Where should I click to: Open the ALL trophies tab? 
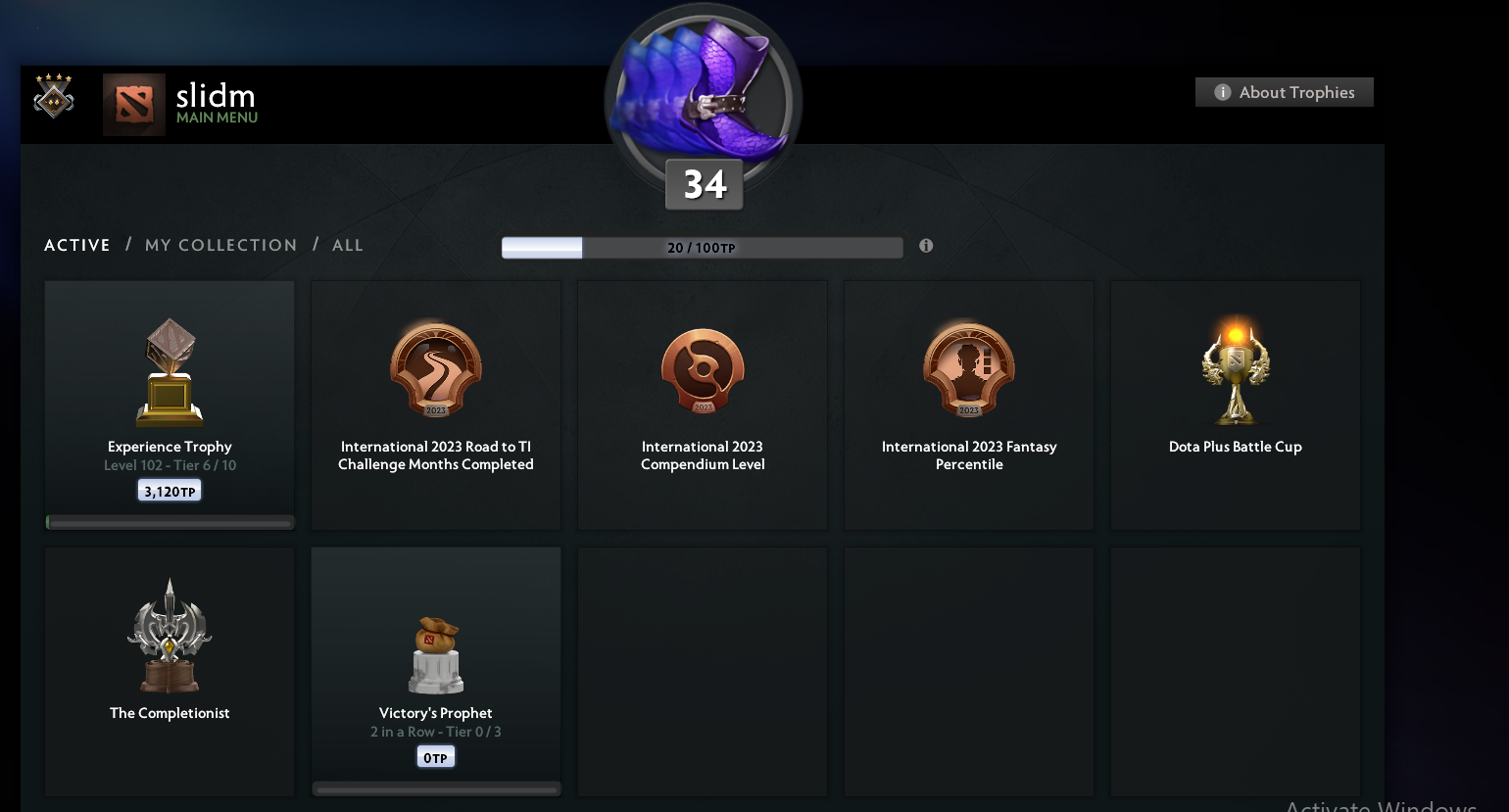(x=348, y=245)
